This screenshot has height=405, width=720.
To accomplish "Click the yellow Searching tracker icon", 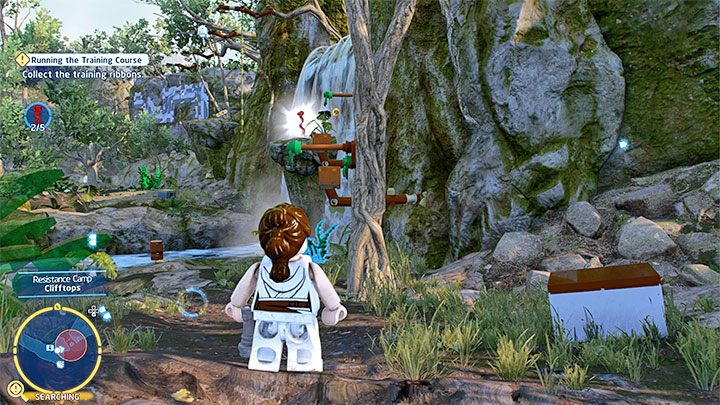I will 15,388.
